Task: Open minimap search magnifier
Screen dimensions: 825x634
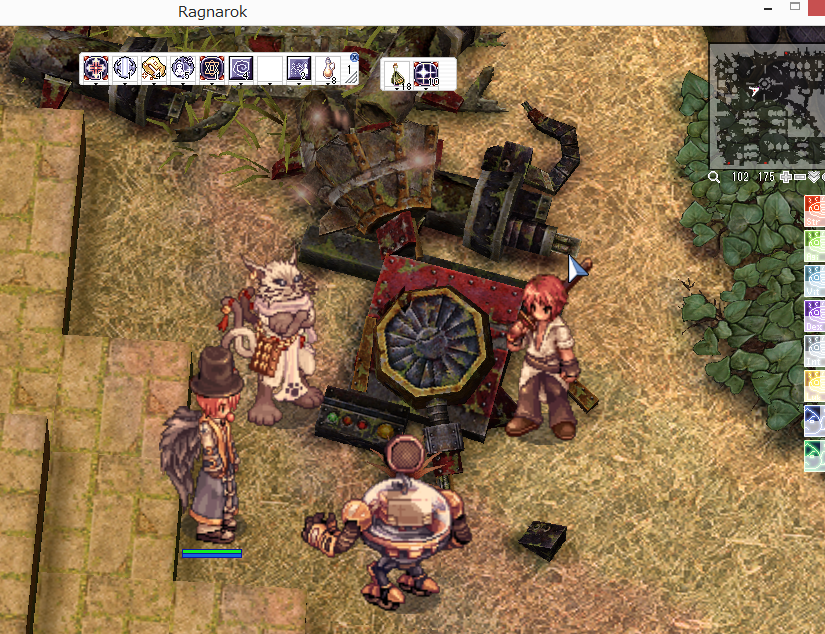Action: [x=716, y=177]
